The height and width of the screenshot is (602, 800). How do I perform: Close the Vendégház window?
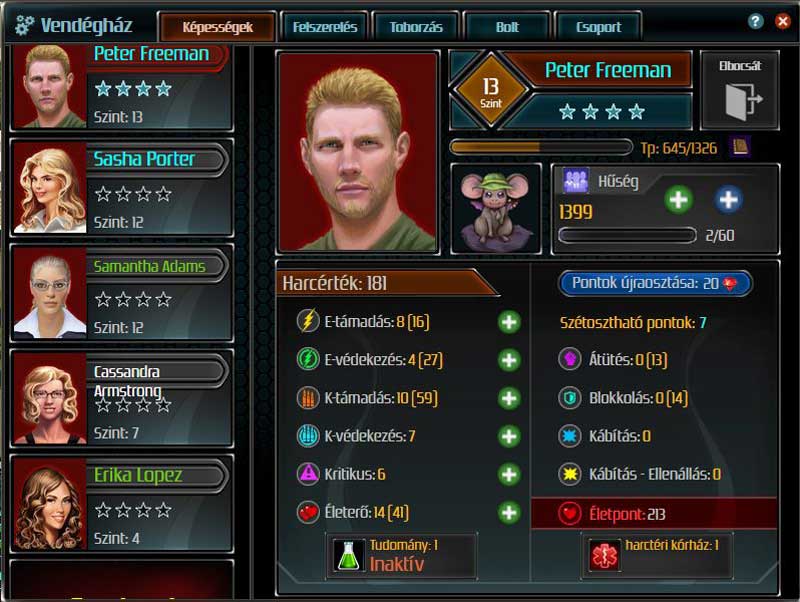pyautogui.click(x=782, y=21)
